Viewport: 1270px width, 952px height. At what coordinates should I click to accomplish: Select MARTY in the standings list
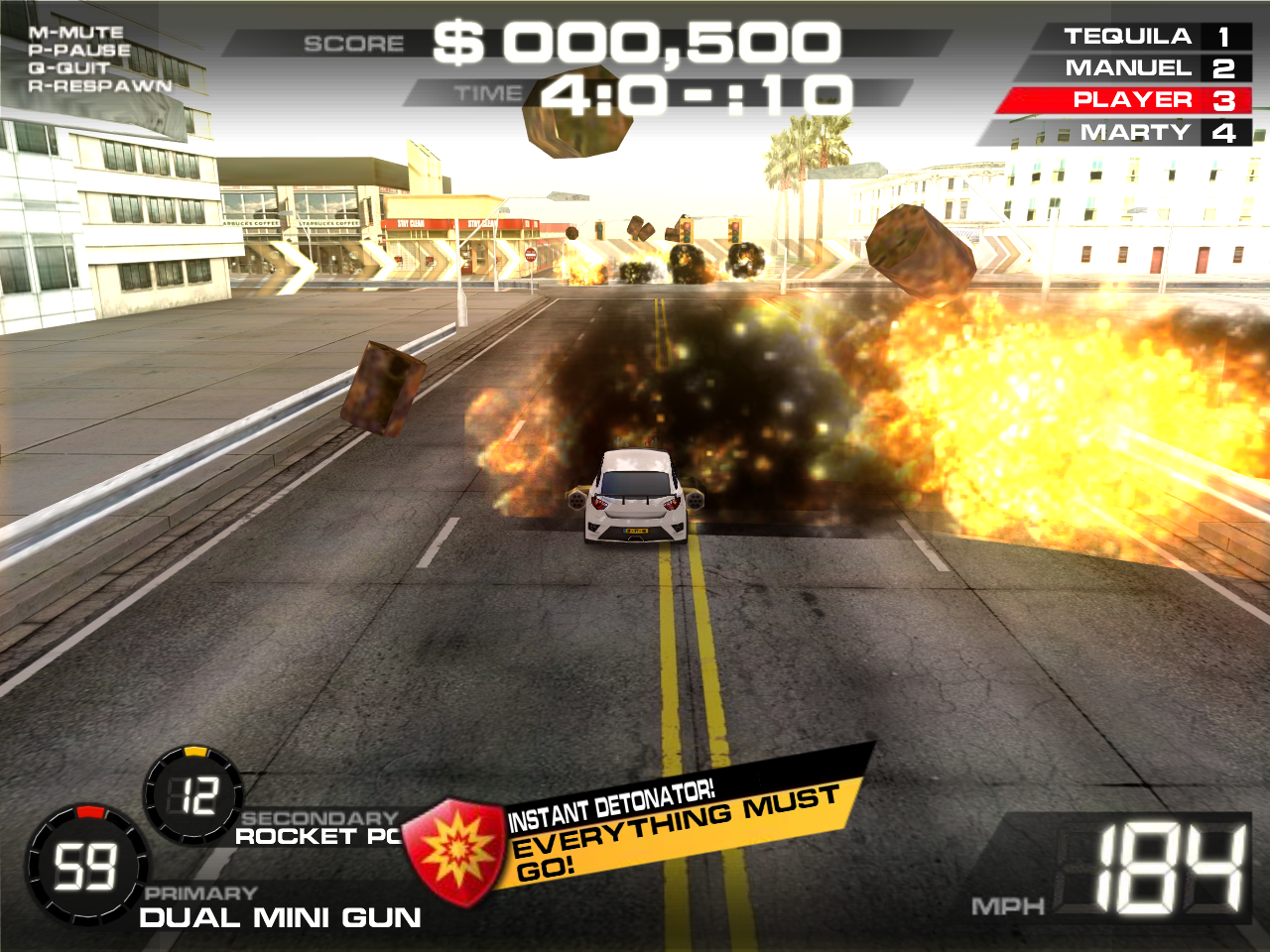[1129, 132]
